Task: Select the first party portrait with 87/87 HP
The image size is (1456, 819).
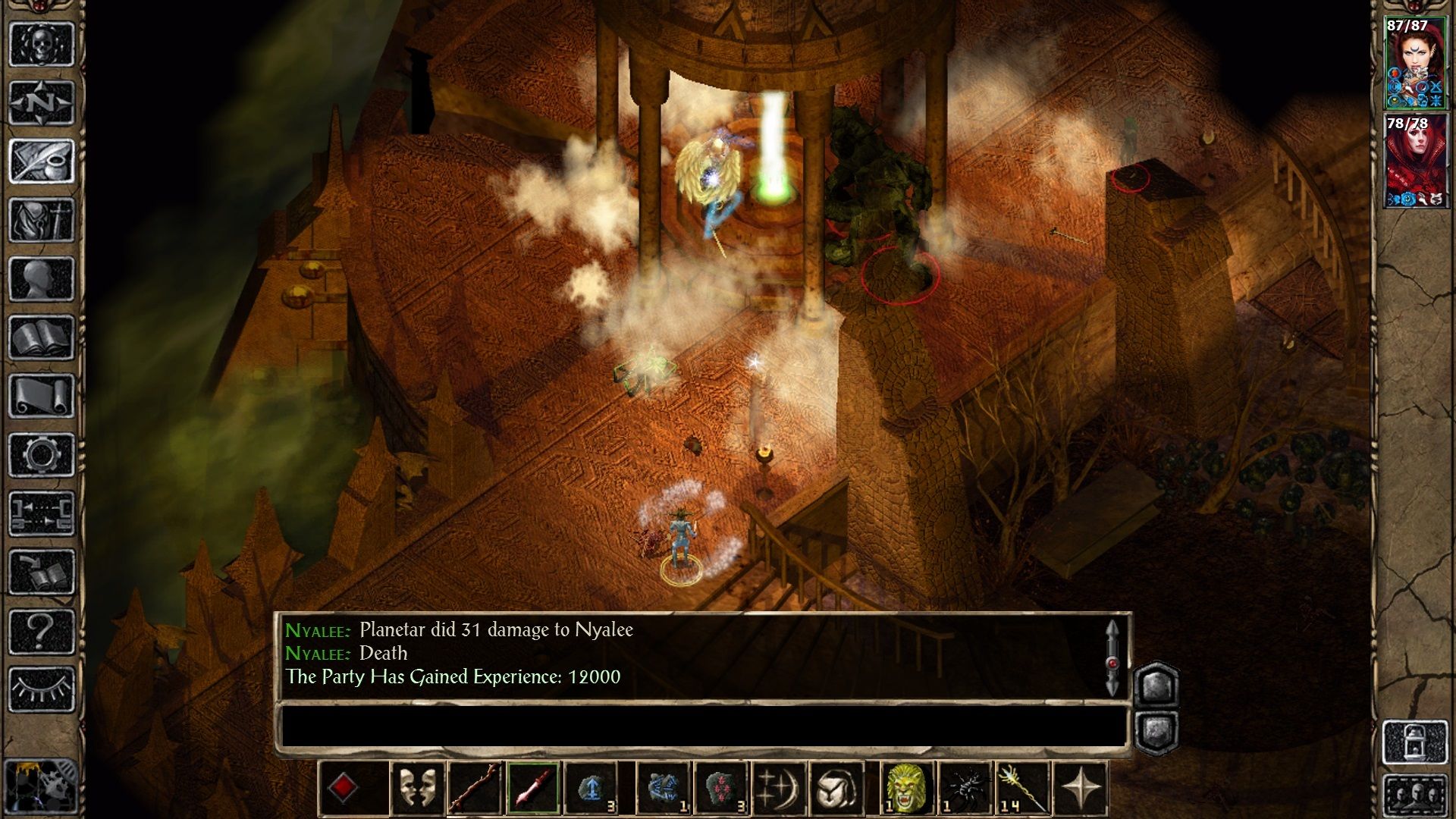Action: 1415,64
